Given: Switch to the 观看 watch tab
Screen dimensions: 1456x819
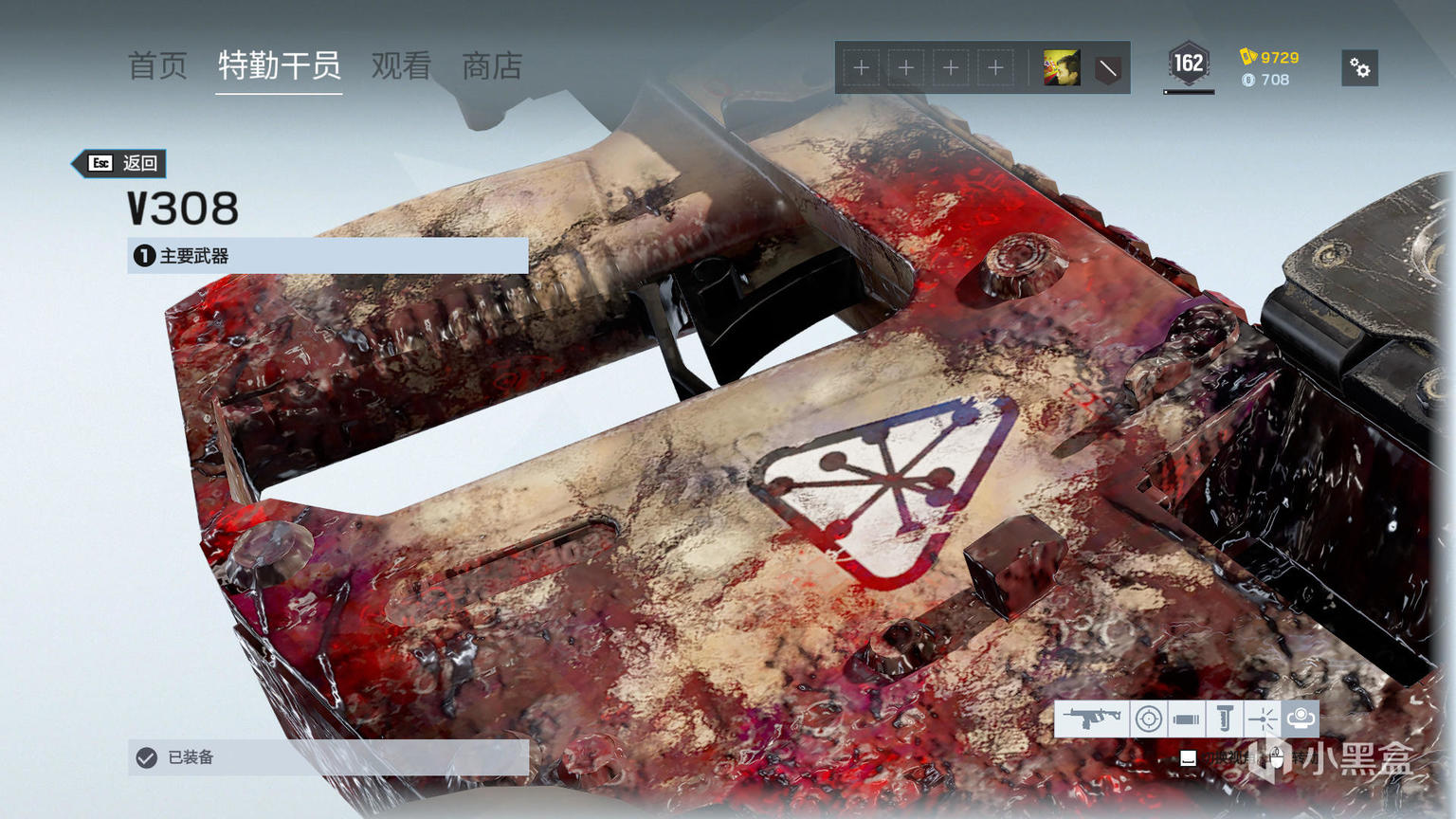Looking at the screenshot, I should tap(401, 66).
